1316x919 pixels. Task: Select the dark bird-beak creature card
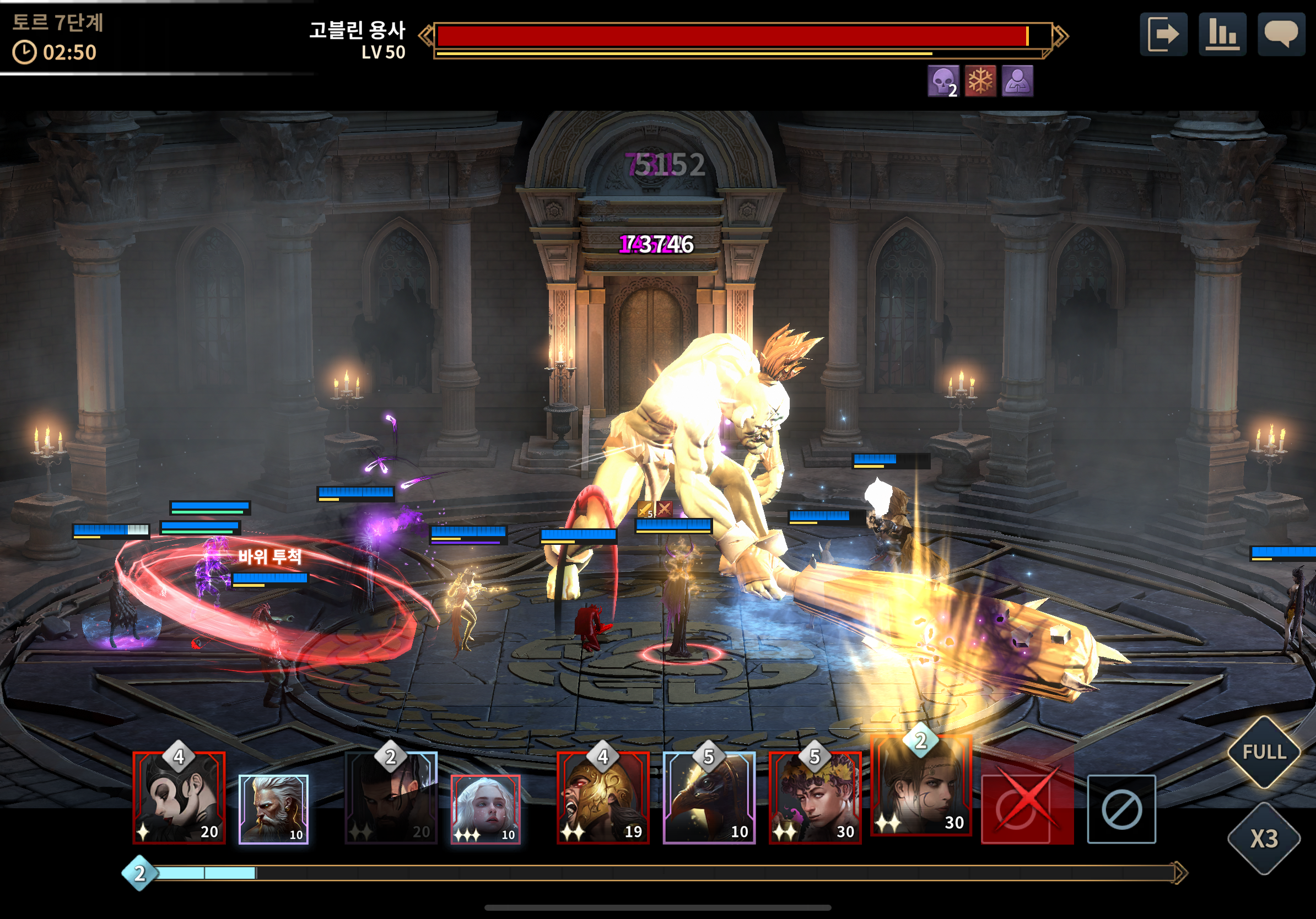coord(709,798)
